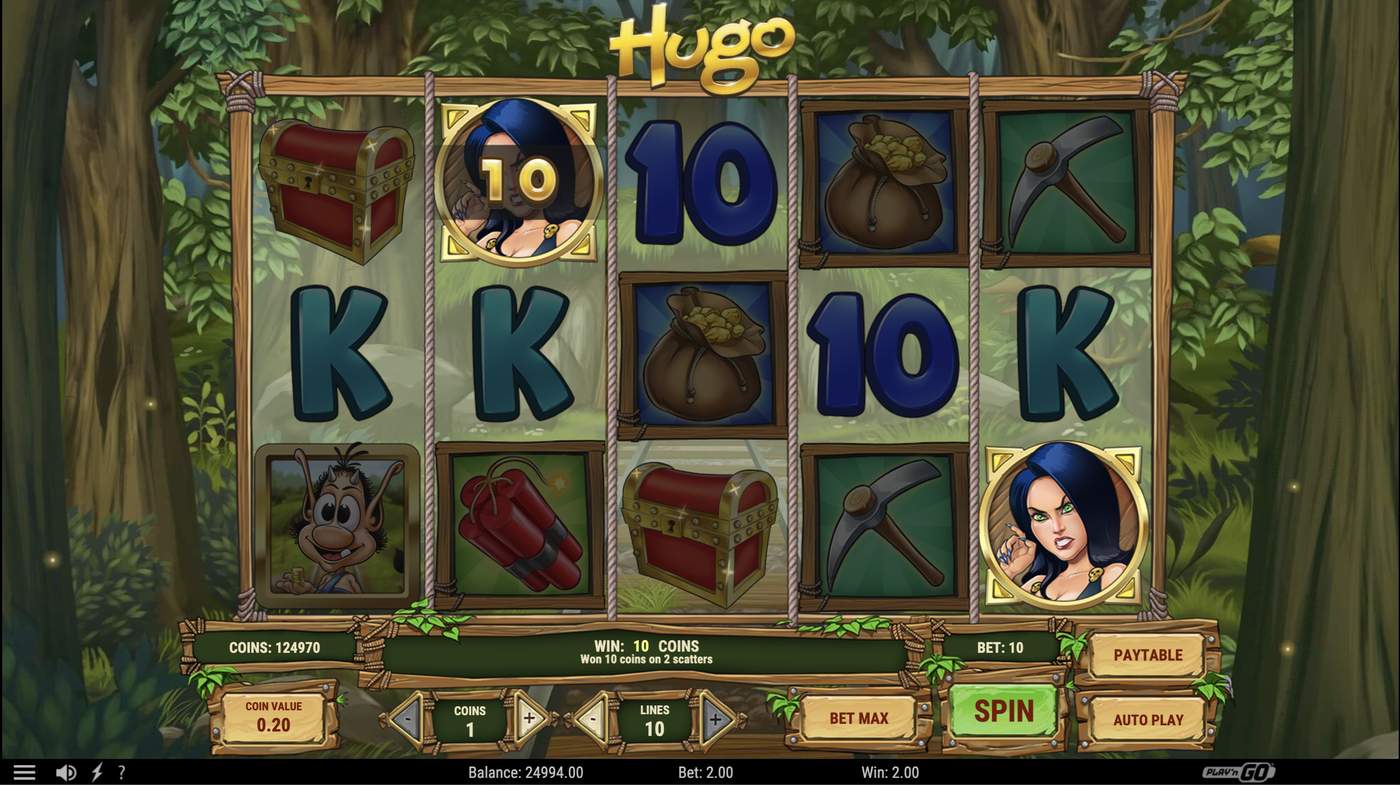Expand lines using the right plus arrow

715,718
